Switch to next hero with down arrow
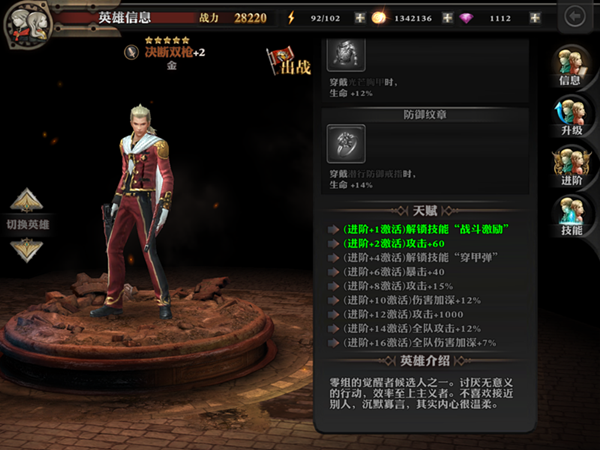This screenshot has width=600, height=450. pyautogui.click(x=27, y=248)
